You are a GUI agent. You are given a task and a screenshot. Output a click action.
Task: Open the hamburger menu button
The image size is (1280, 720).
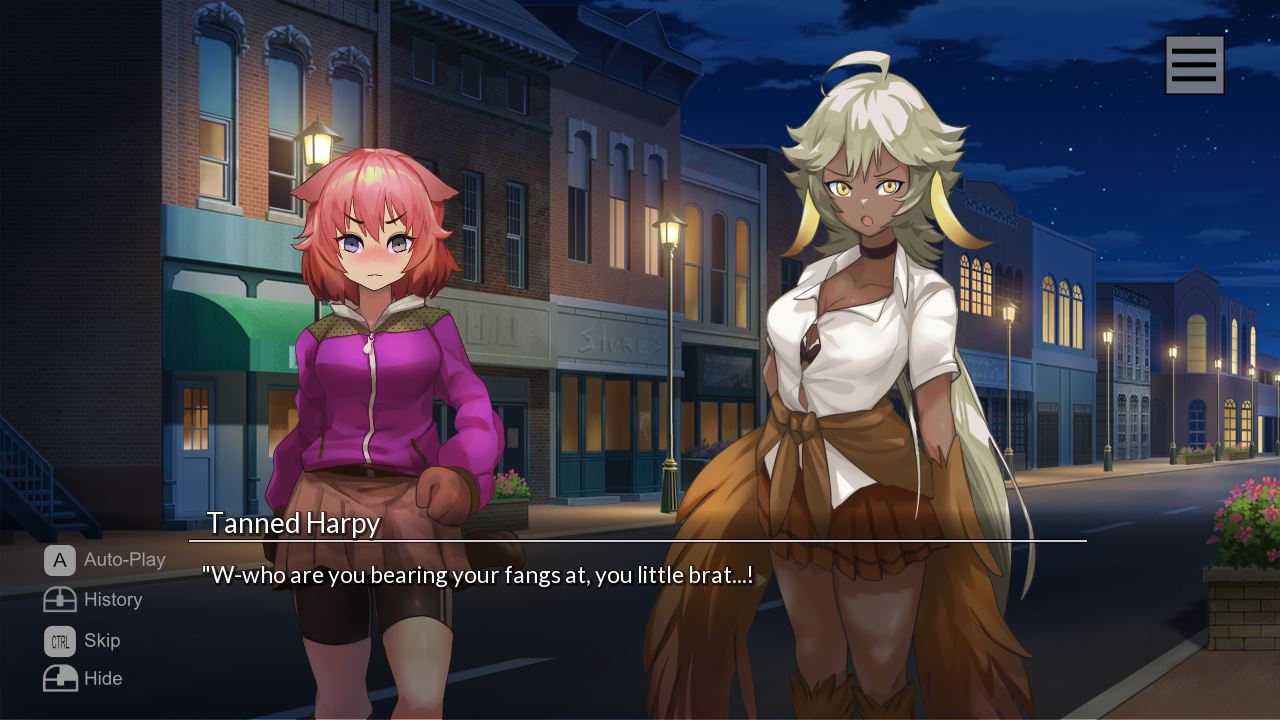pyautogui.click(x=1194, y=65)
